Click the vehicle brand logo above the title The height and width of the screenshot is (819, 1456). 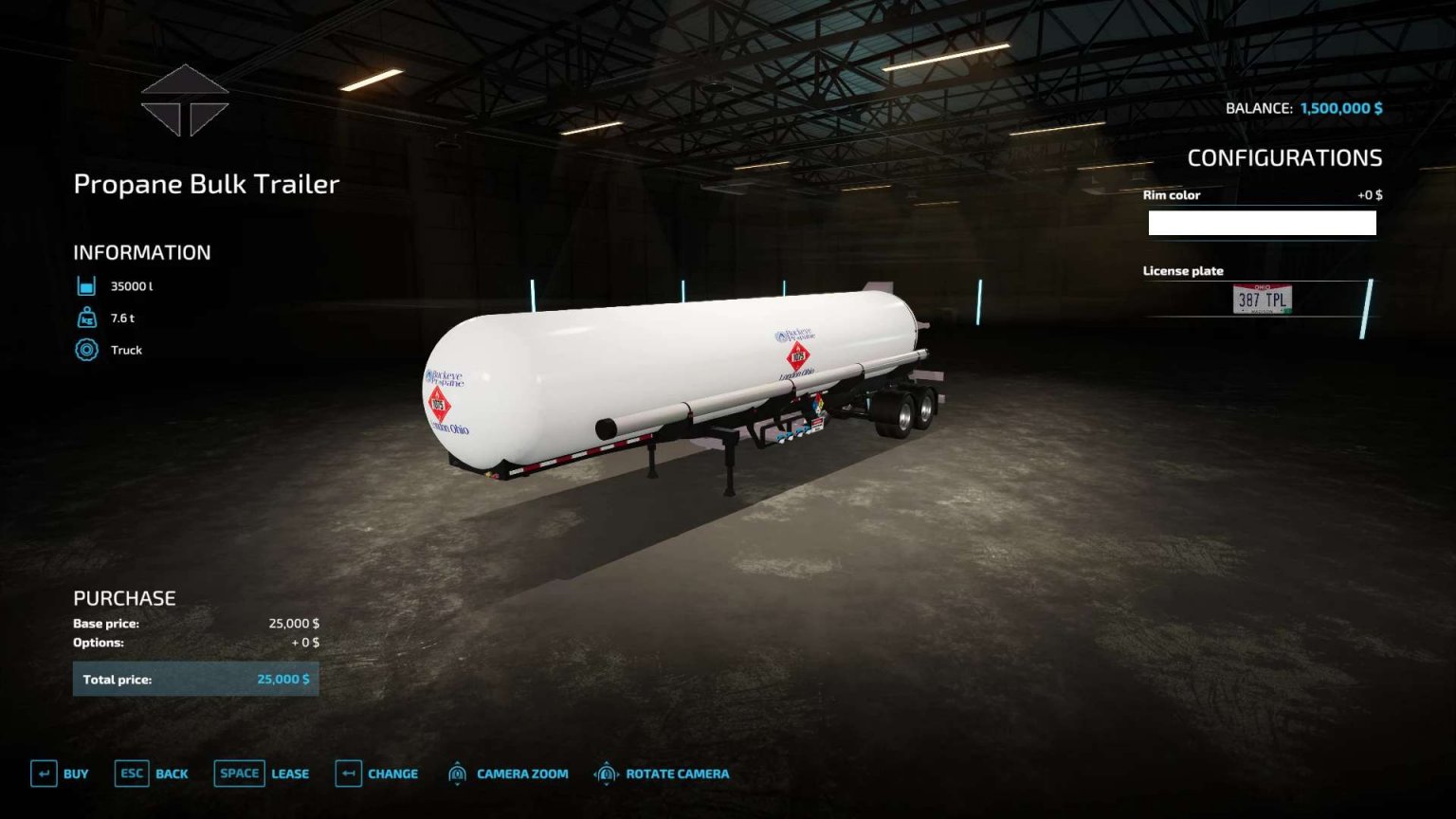point(186,101)
